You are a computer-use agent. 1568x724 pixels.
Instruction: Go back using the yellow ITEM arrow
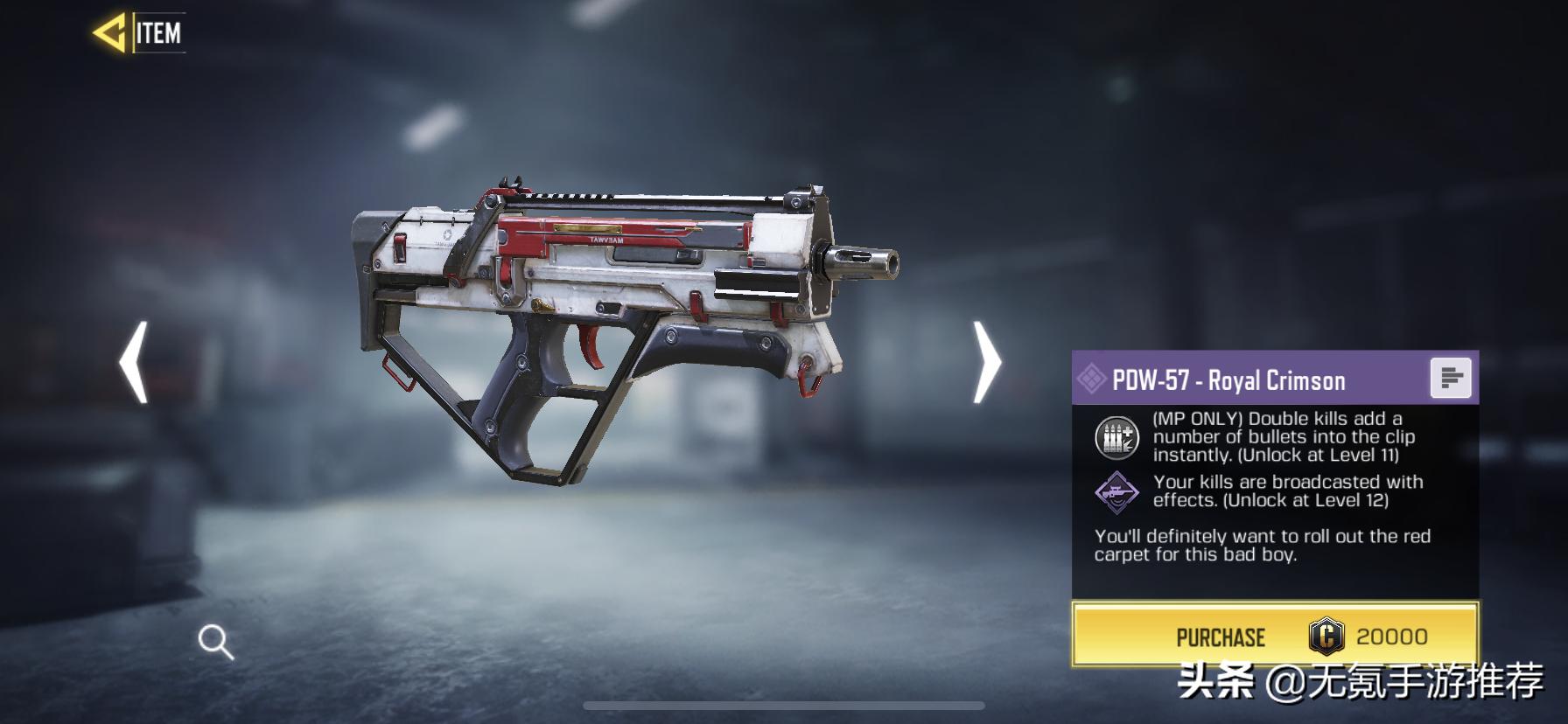(x=111, y=34)
